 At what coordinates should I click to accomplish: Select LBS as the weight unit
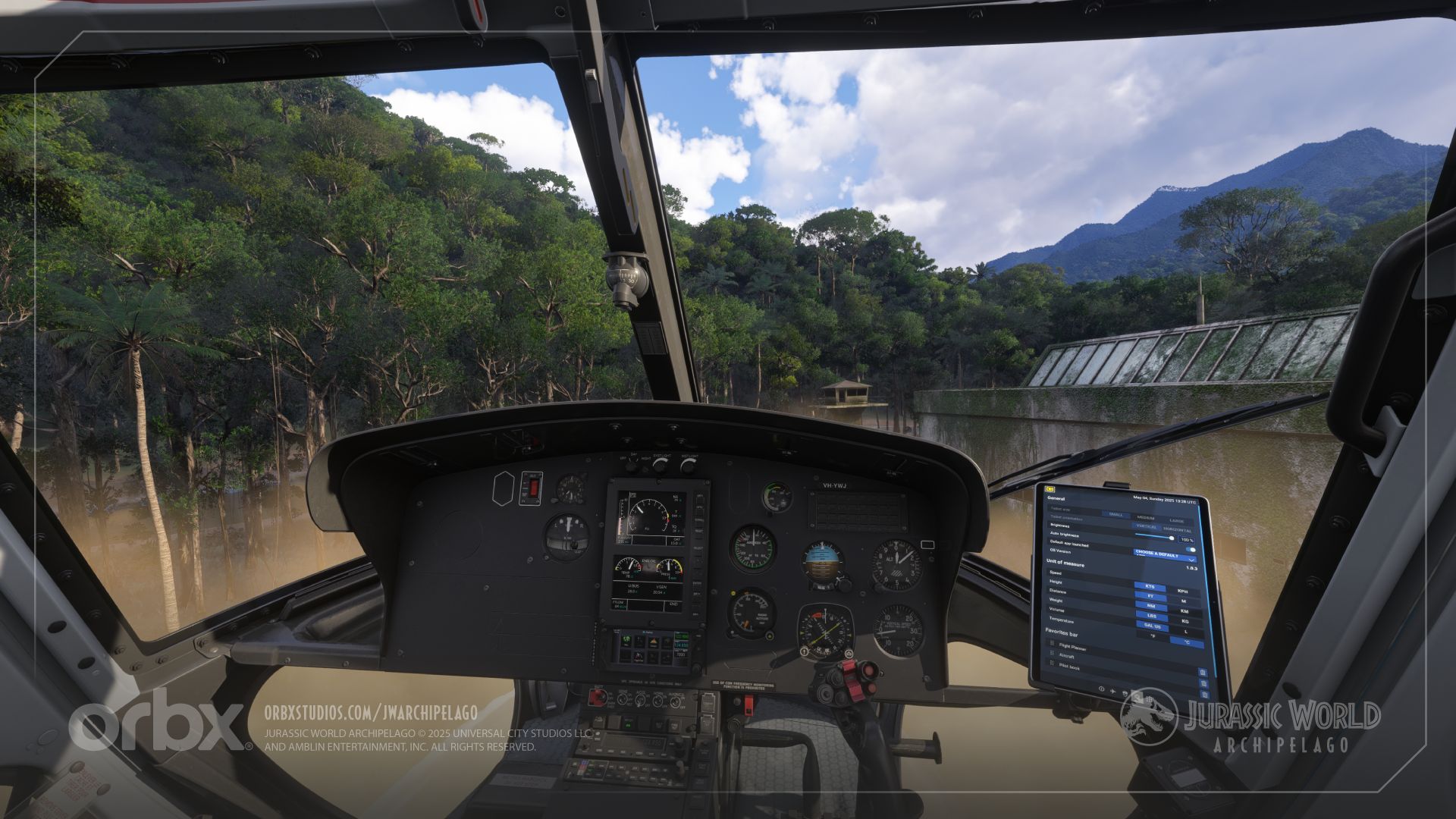coord(1152,616)
